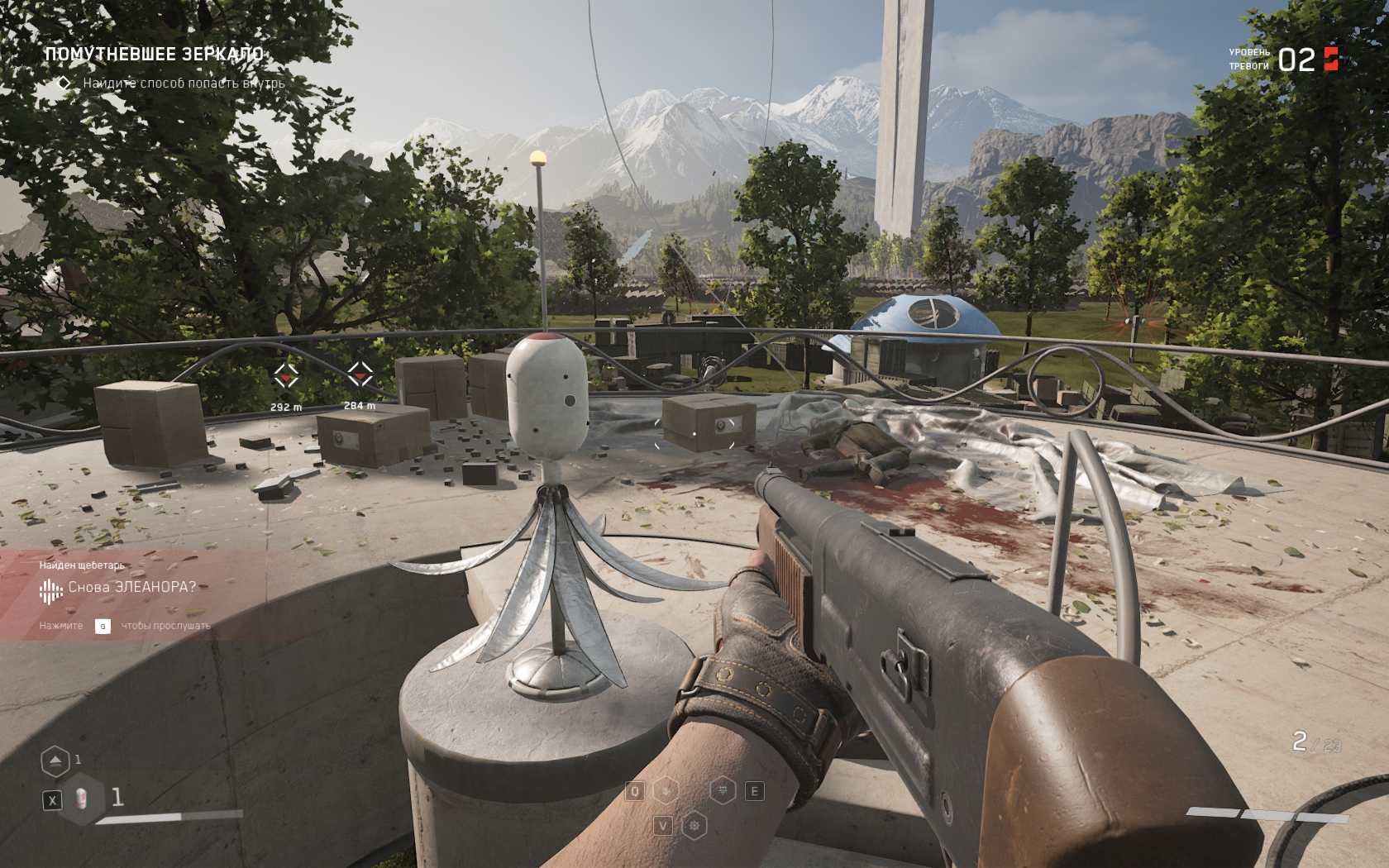Select the 292 m waypoint marker
The image size is (1389, 868).
pos(286,376)
